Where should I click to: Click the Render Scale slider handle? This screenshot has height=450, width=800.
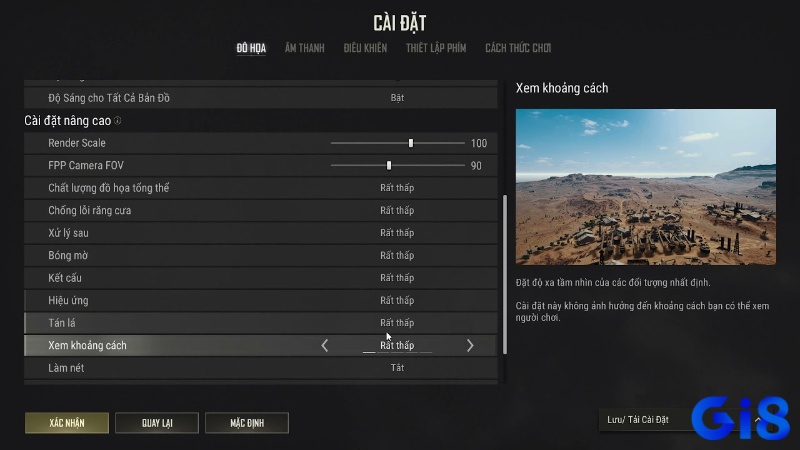tap(411, 143)
